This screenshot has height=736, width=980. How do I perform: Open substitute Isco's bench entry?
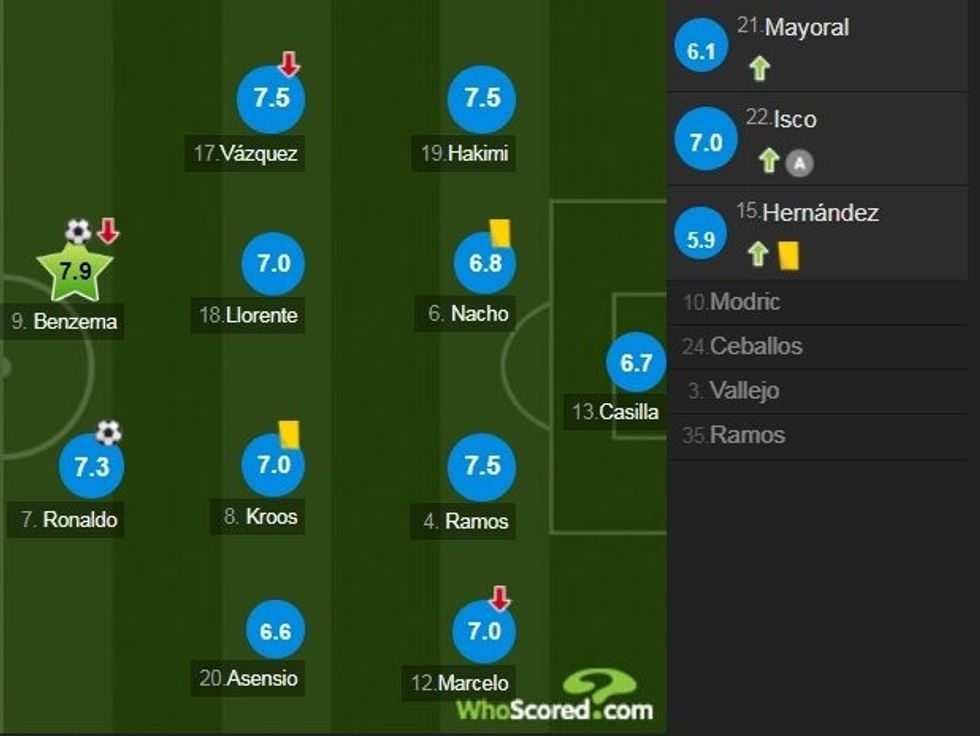pyautogui.click(x=794, y=120)
